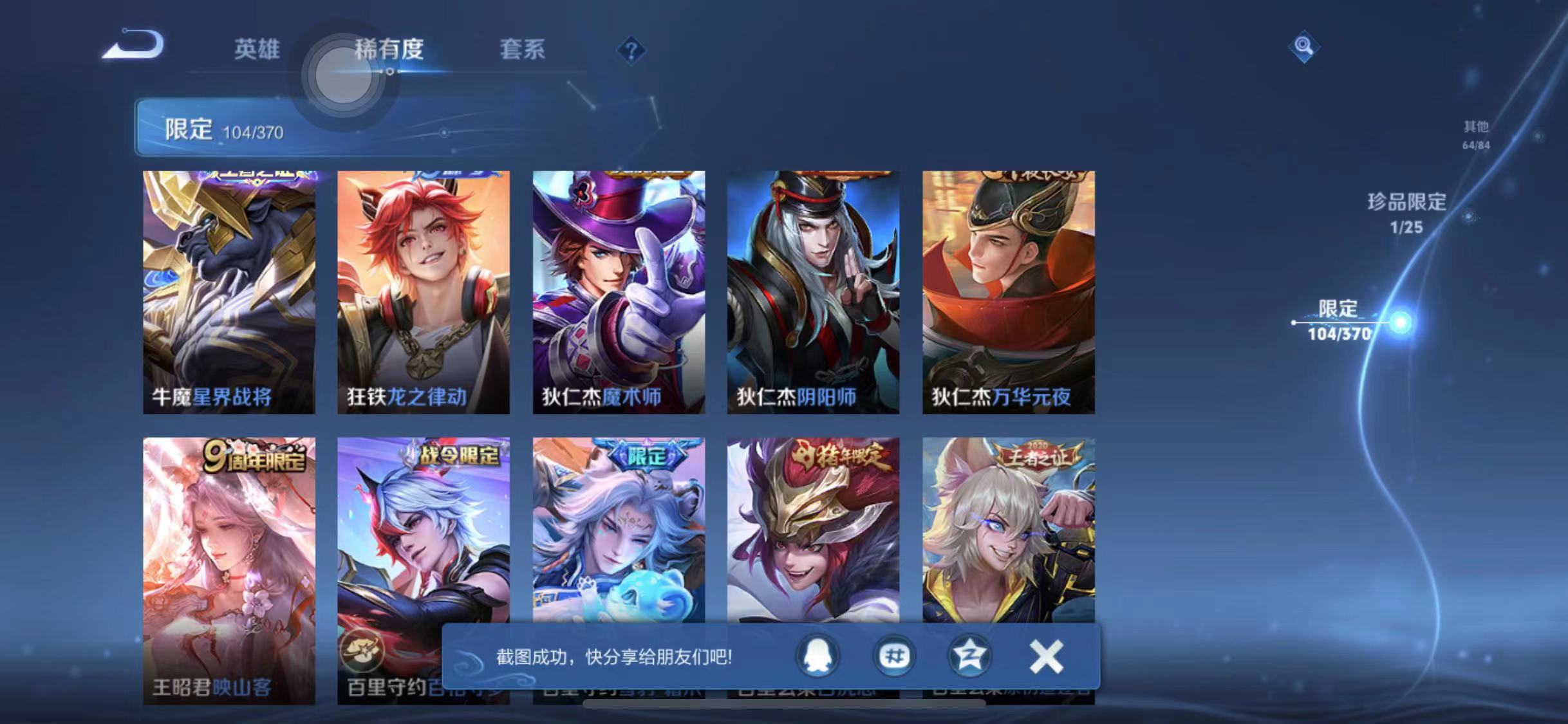Share to QZone with the star icon
The width and height of the screenshot is (1568, 724).
(969, 654)
